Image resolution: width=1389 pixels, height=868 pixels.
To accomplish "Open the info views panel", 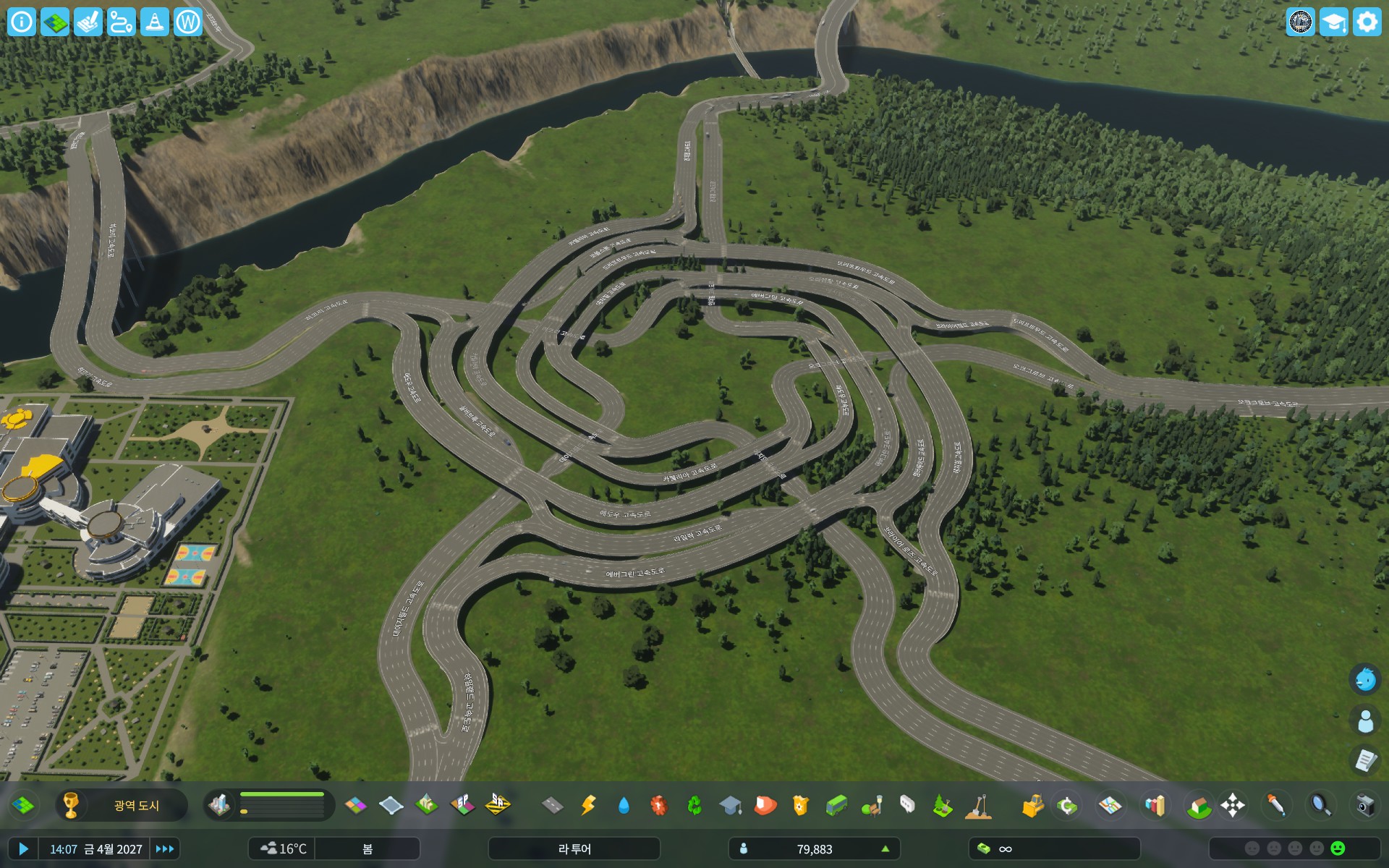I will click(x=22, y=22).
